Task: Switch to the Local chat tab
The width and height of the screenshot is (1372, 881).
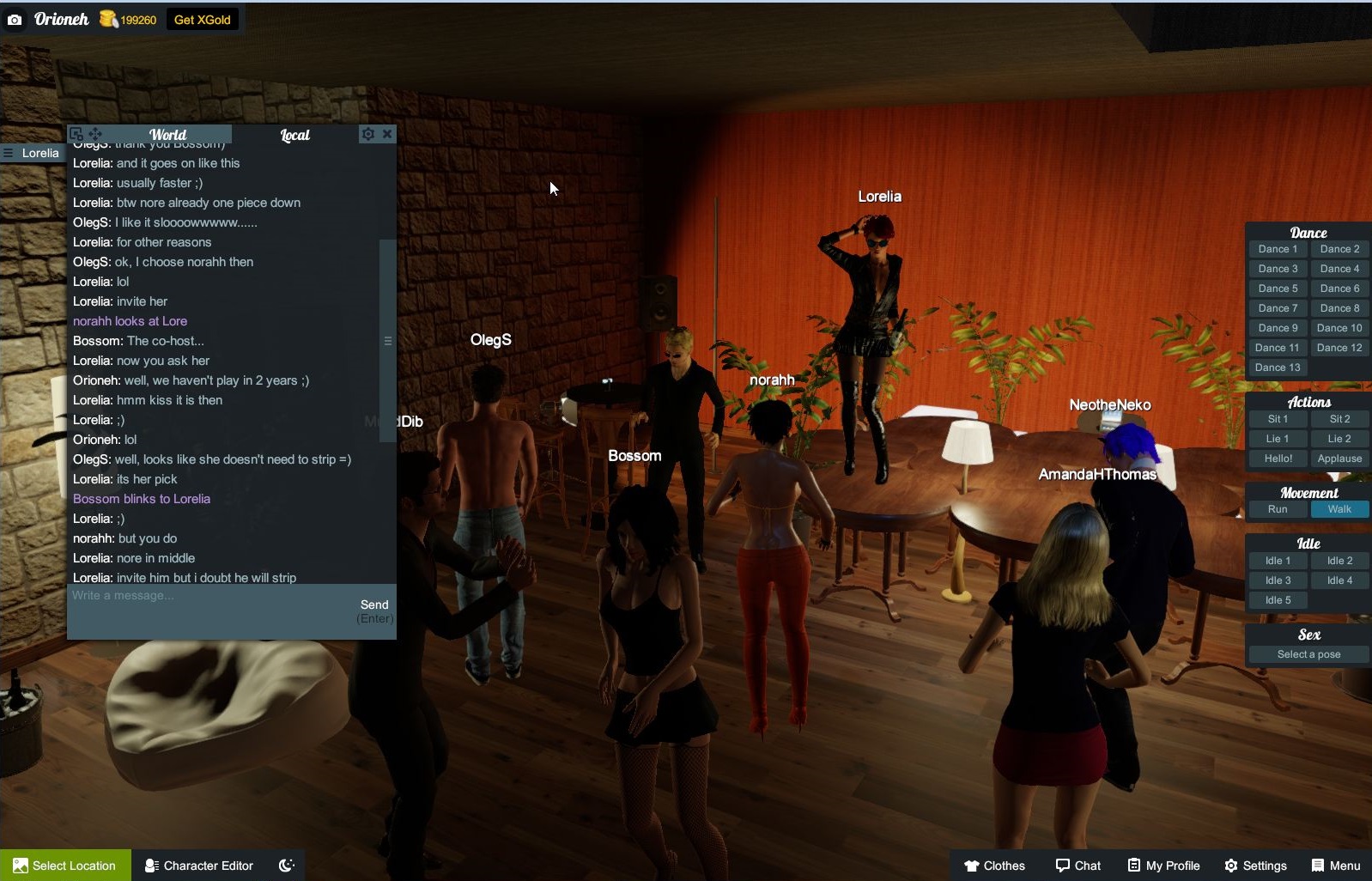Action: click(x=294, y=135)
